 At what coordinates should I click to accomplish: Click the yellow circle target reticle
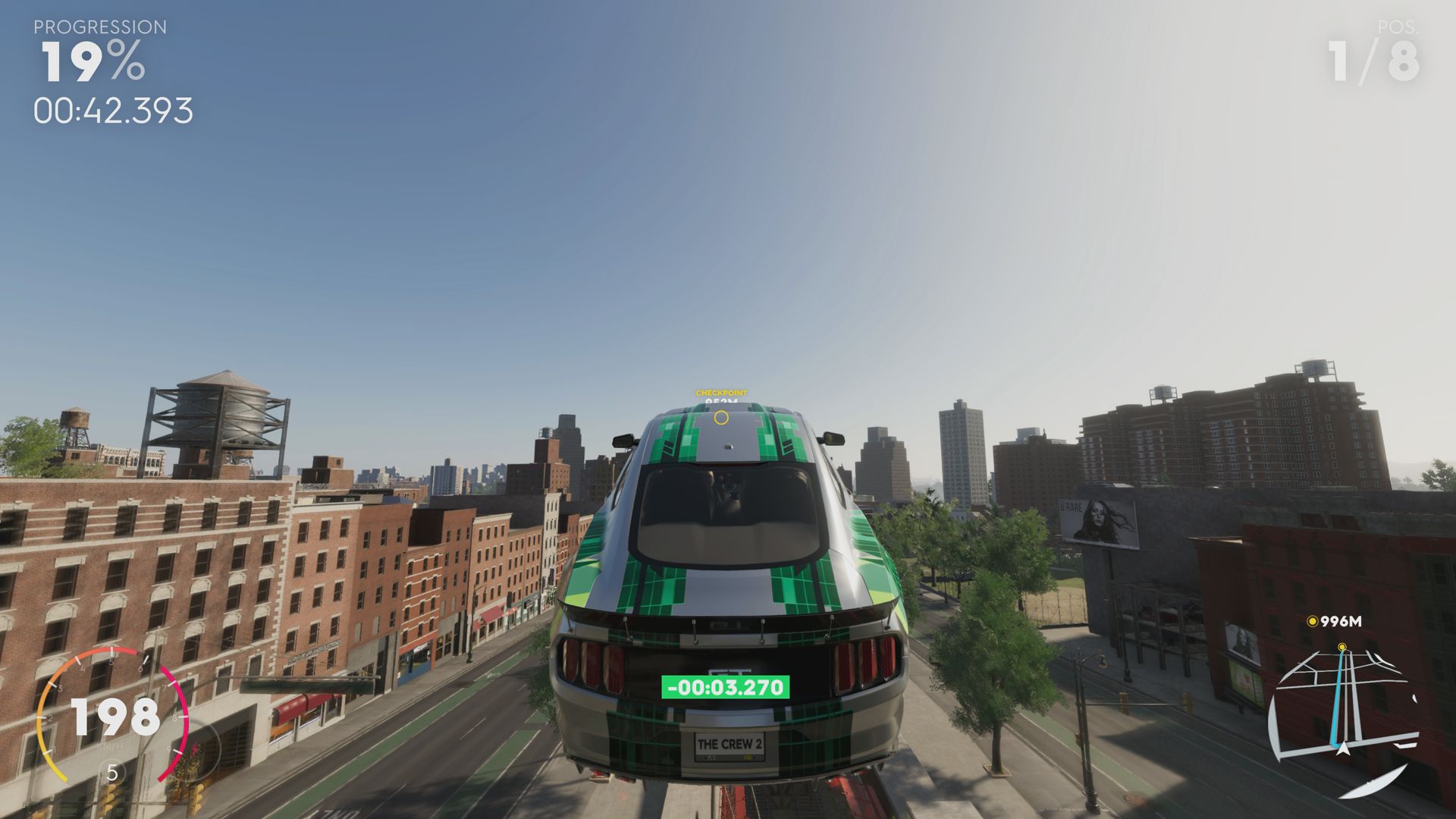click(721, 417)
